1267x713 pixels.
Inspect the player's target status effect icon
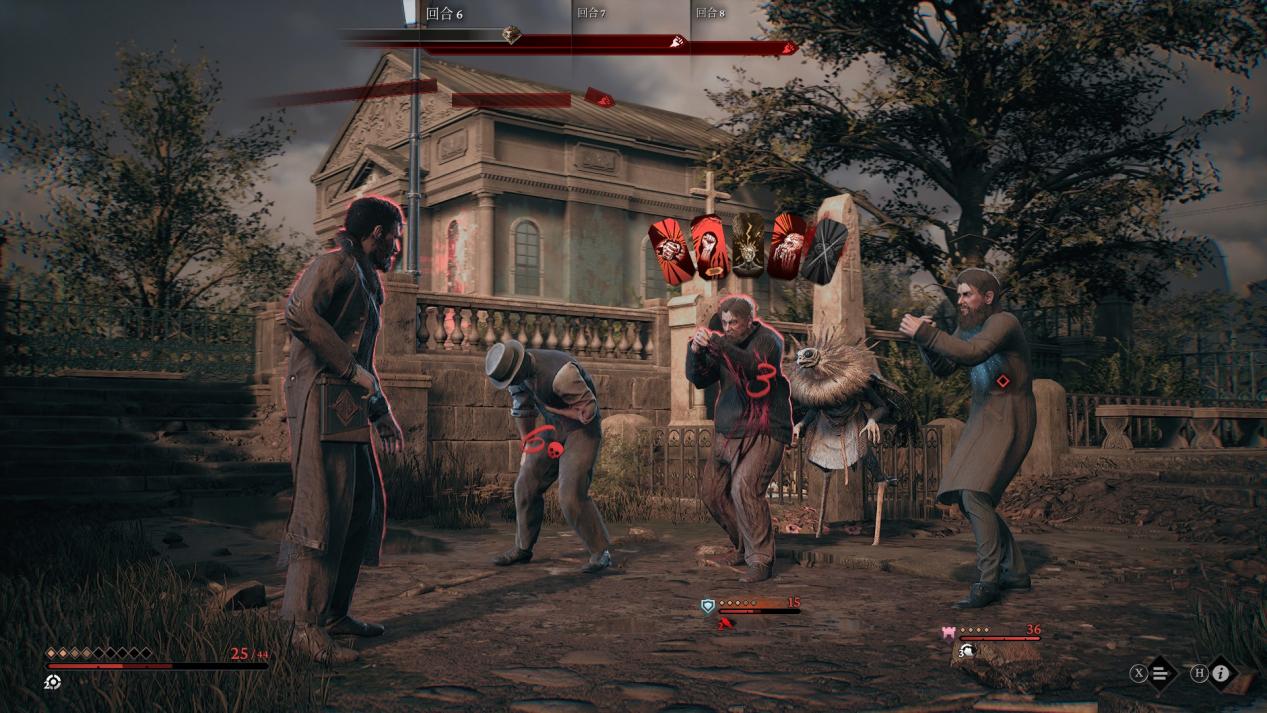pyautogui.click(x=53, y=682)
